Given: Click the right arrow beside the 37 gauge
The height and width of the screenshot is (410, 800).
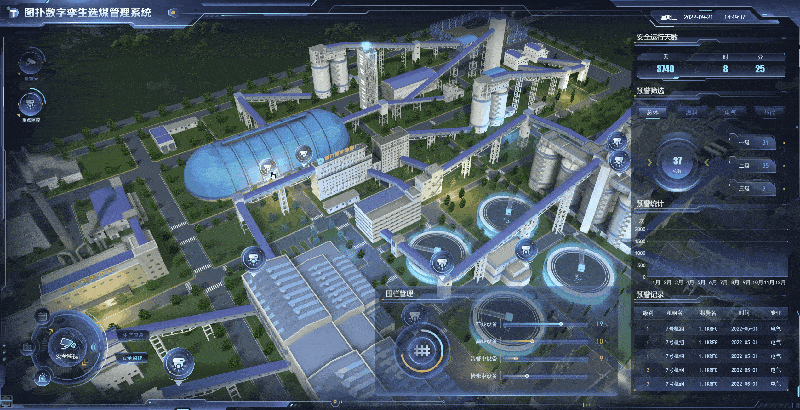Looking at the screenshot, I should (x=709, y=163).
